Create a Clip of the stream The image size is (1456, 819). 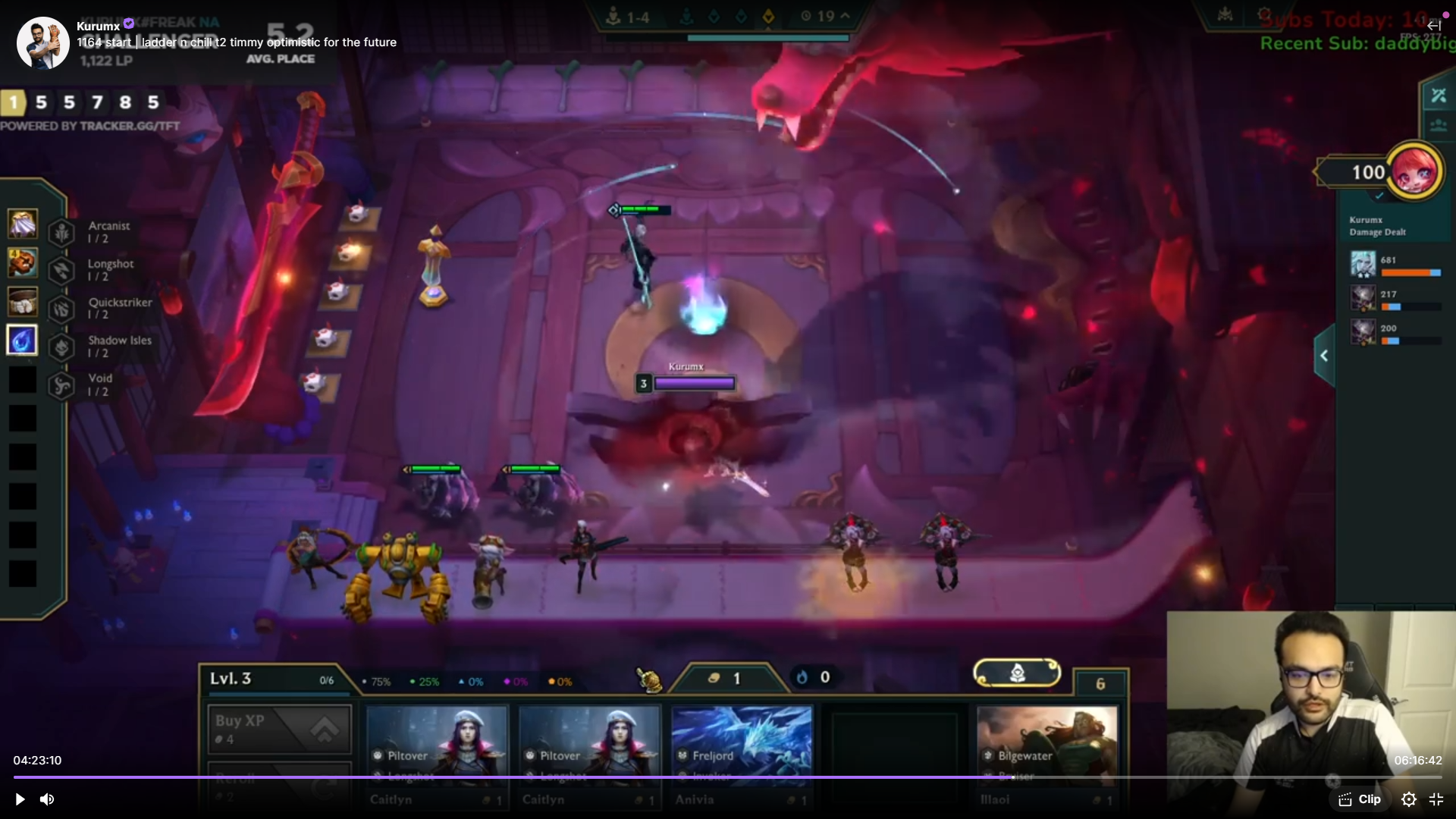tap(1360, 799)
